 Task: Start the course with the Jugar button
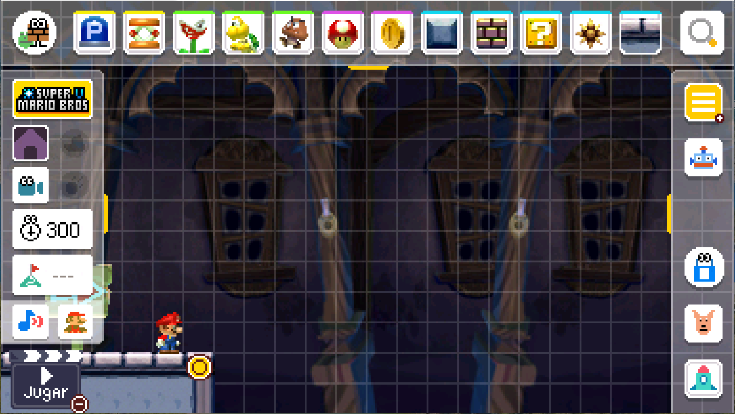point(45,383)
